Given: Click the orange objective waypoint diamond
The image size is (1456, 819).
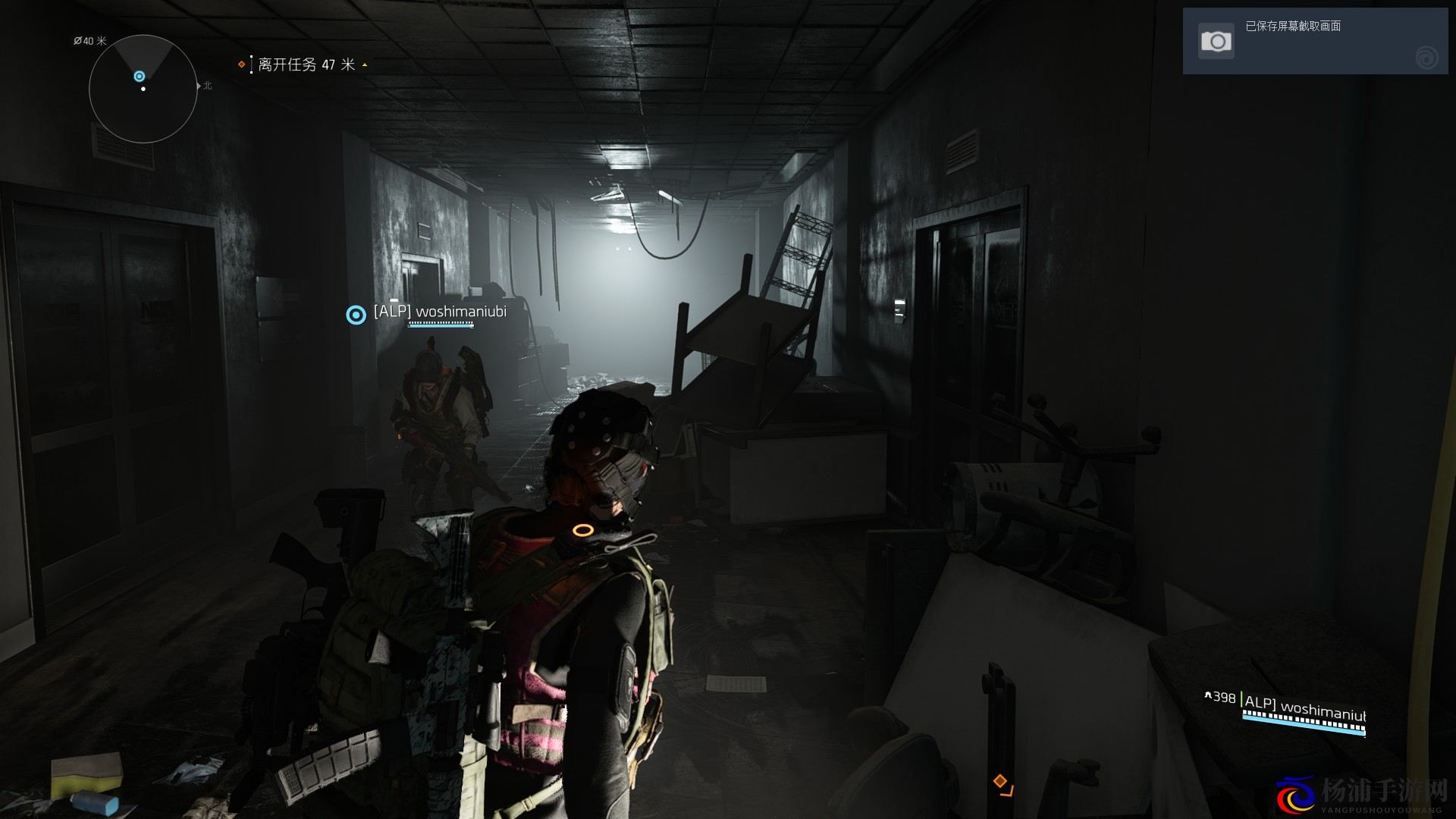Looking at the screenshot, I should [1000, 781].
